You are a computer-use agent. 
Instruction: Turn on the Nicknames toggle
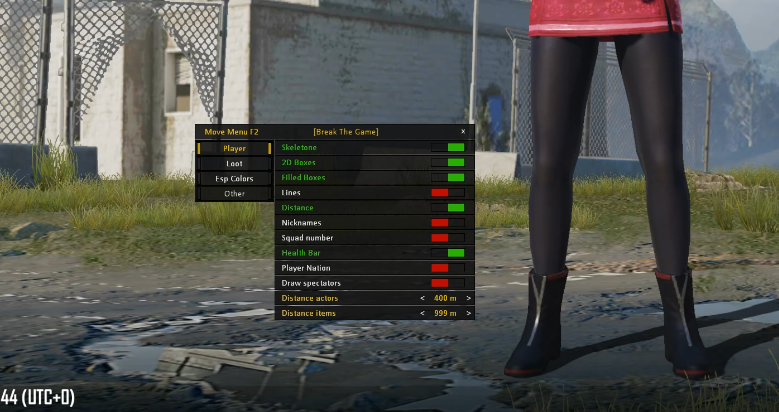(x=447, y=222)
